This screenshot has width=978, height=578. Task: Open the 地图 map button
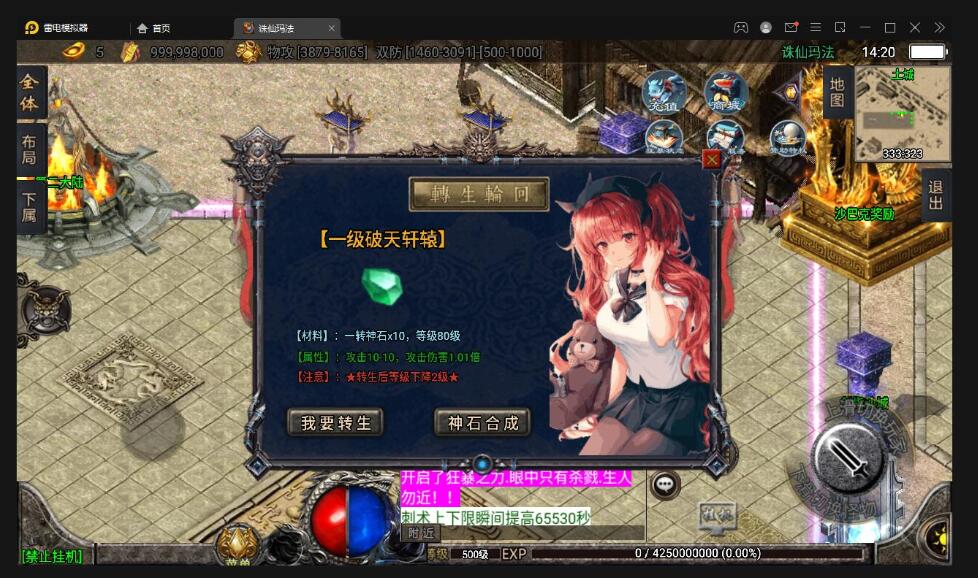(x=837, y=92)
